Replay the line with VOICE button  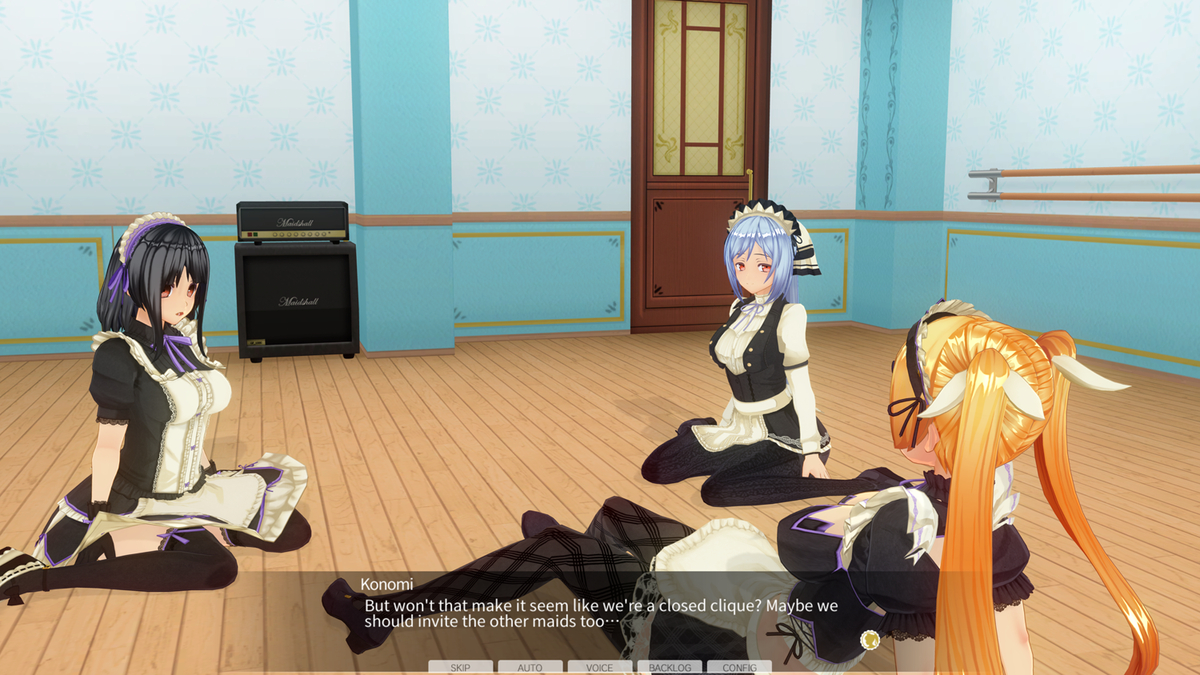[x=600, y=667]
